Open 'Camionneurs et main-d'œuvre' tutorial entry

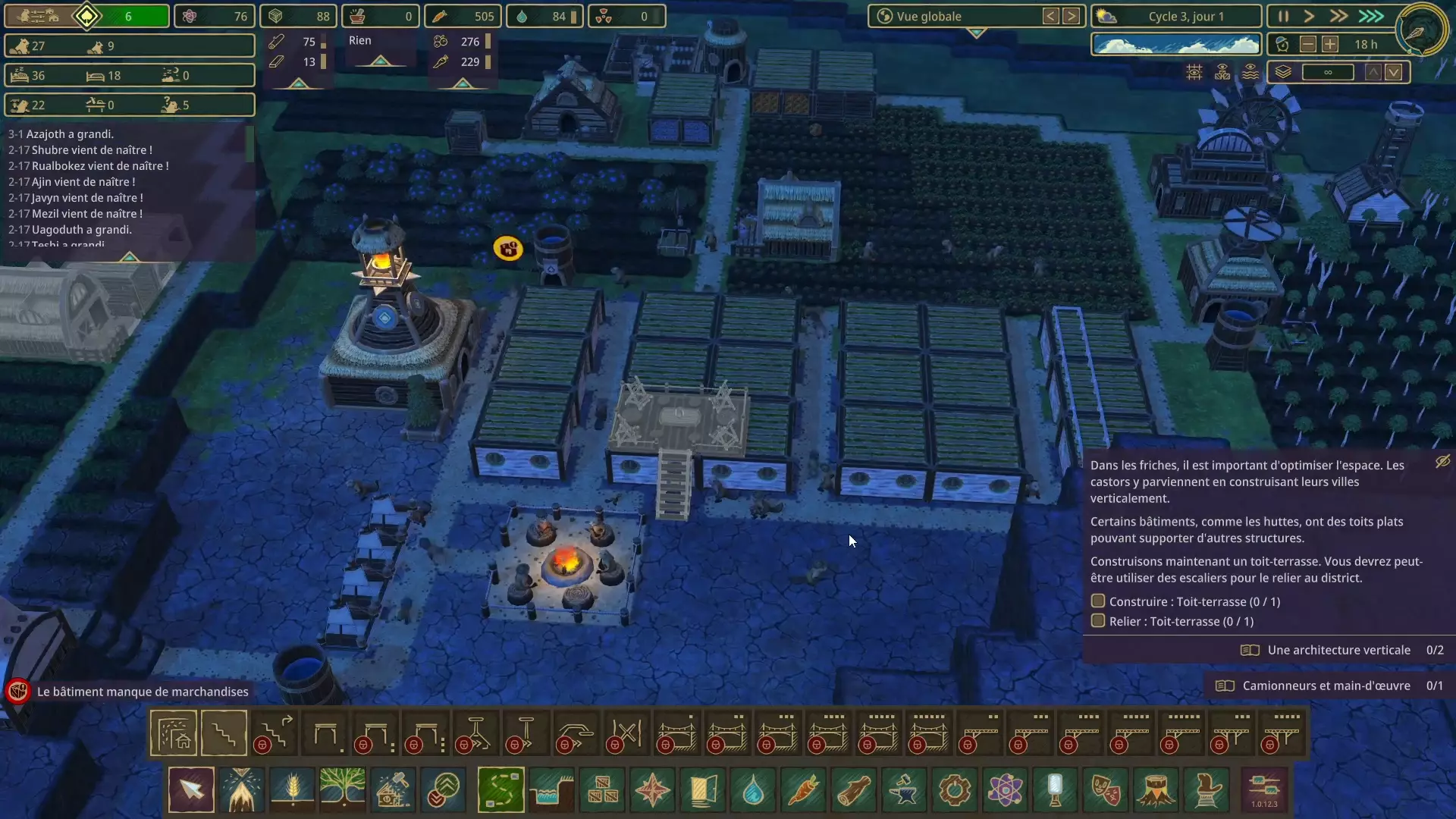click(1326, 686)
